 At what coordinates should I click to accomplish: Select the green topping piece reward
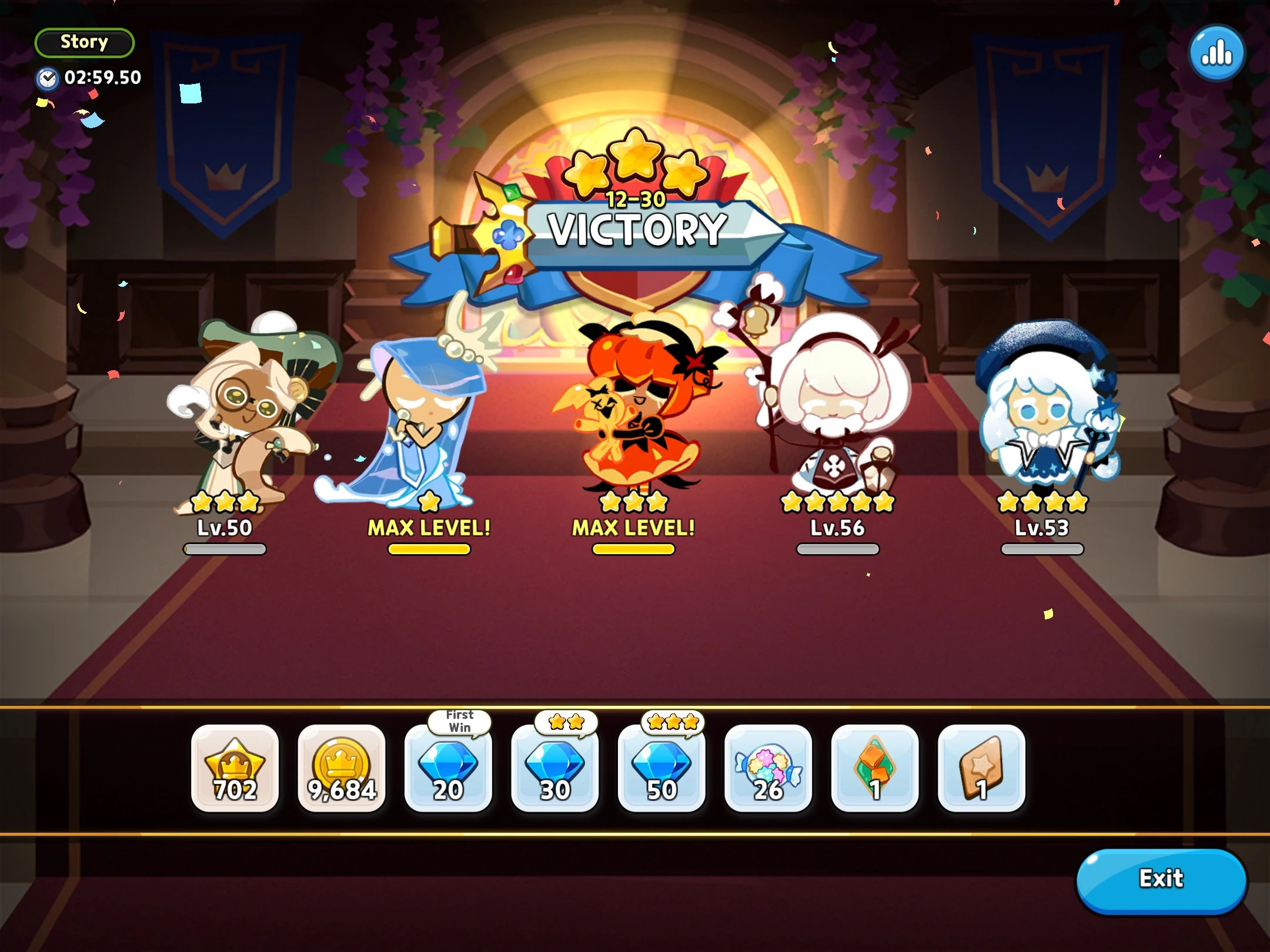click(874, 770)
